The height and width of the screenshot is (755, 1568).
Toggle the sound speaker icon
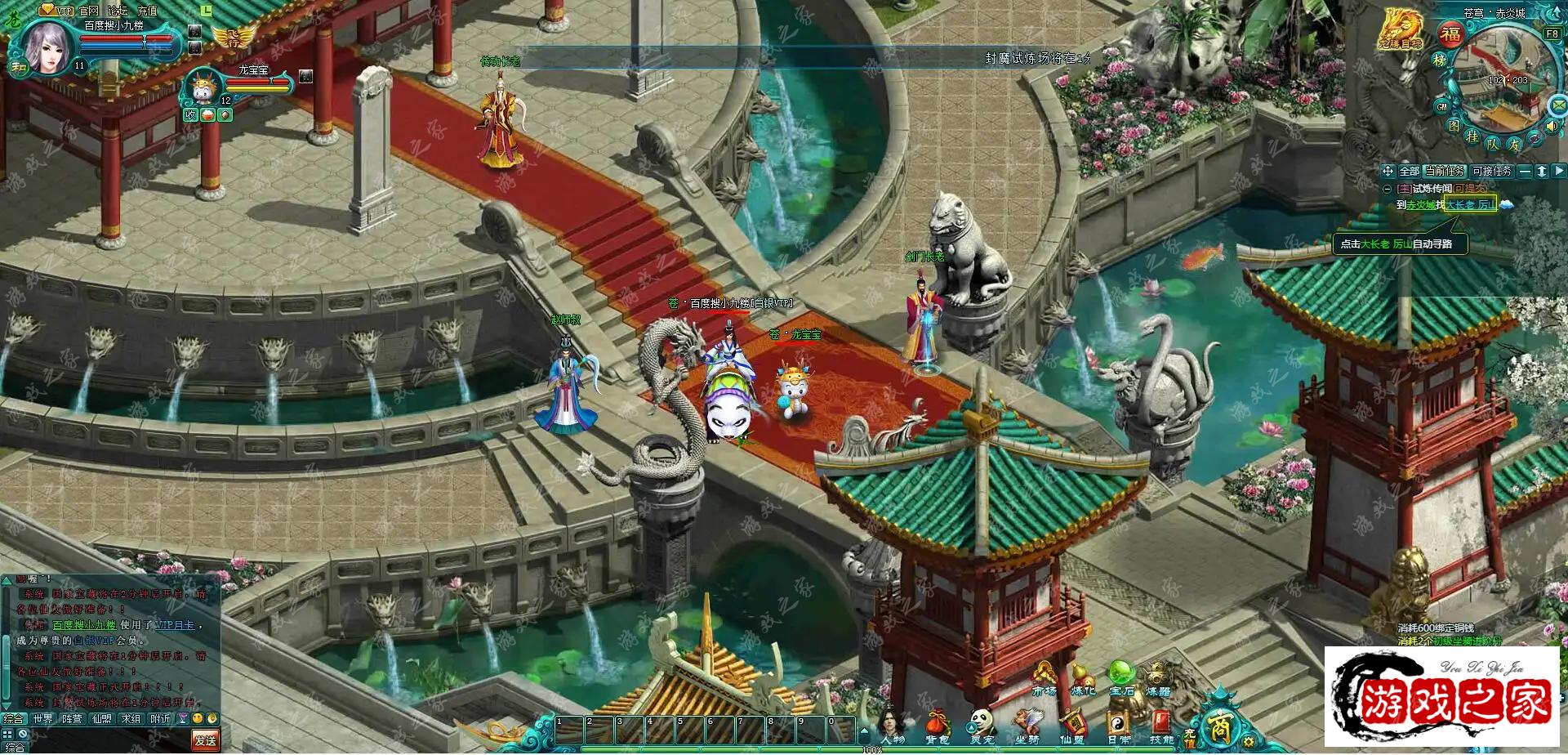pyautogui.click(x=1552, y=126)
